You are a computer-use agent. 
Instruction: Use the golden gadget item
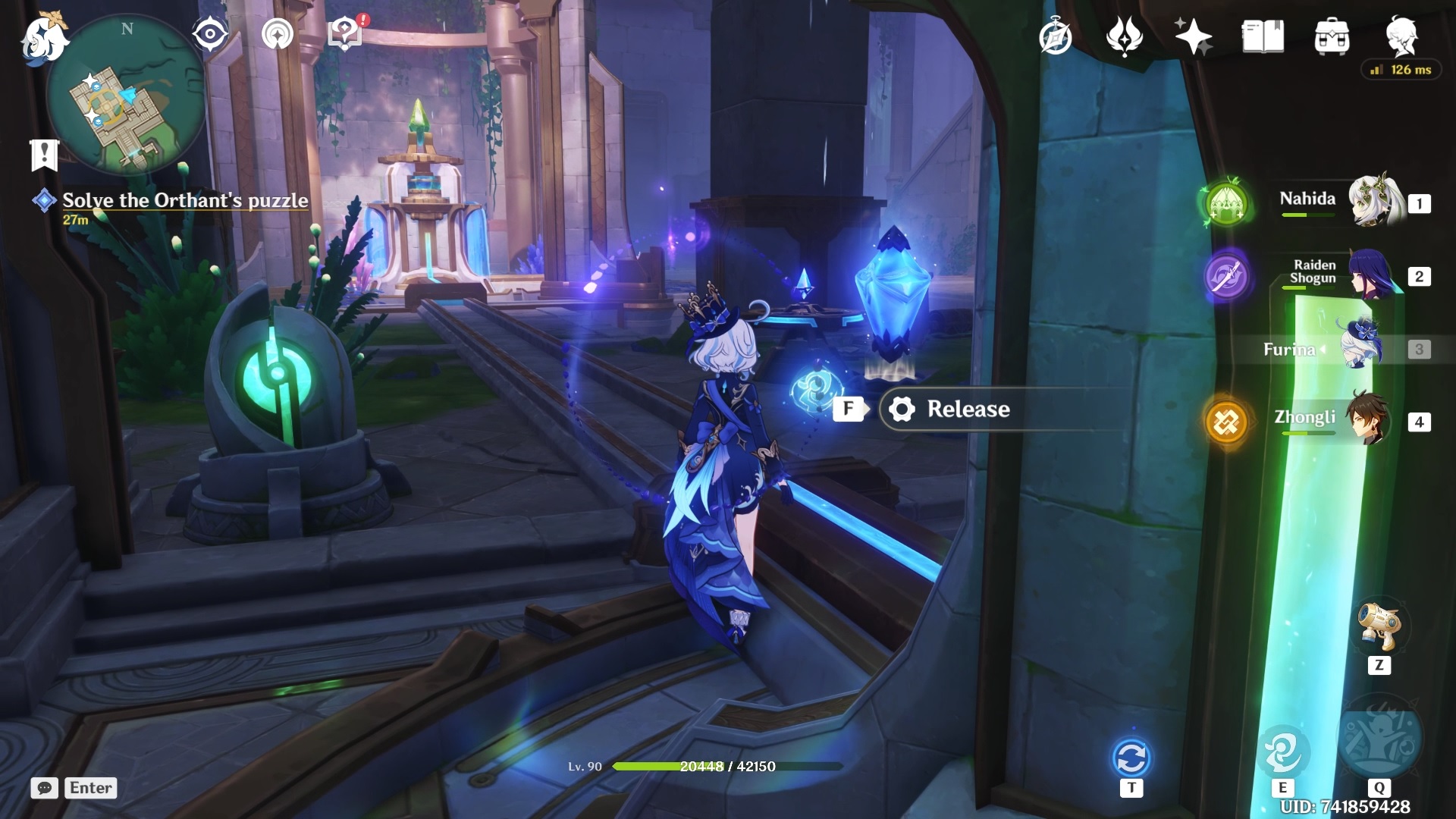pyautogui.click(x=1379, y=626)
